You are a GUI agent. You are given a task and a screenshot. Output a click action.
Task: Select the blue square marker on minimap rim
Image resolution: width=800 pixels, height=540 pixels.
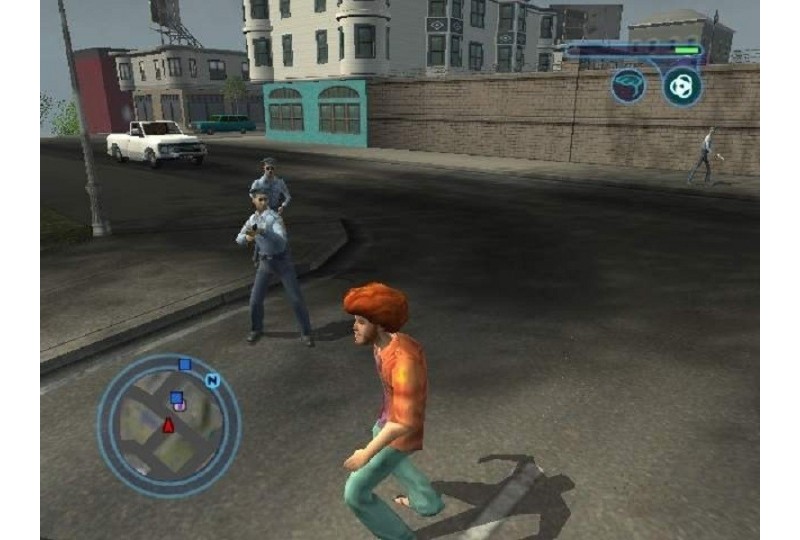tap(184, 364)
